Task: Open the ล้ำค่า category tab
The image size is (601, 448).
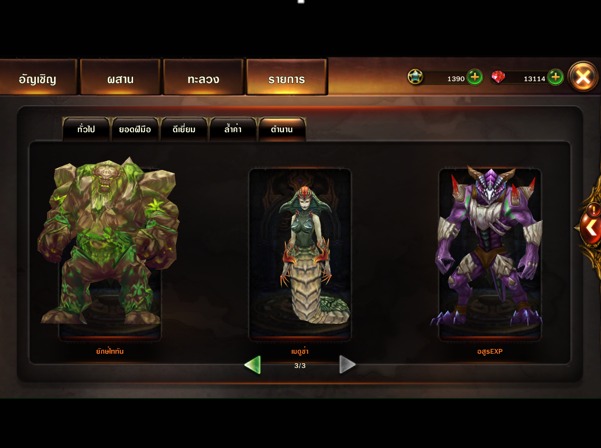Action: pos(233,129)
